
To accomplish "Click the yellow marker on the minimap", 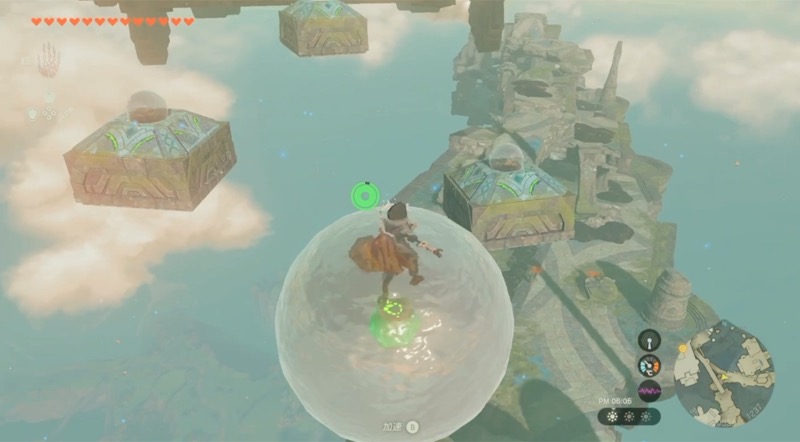I will (x=684, y=349).
